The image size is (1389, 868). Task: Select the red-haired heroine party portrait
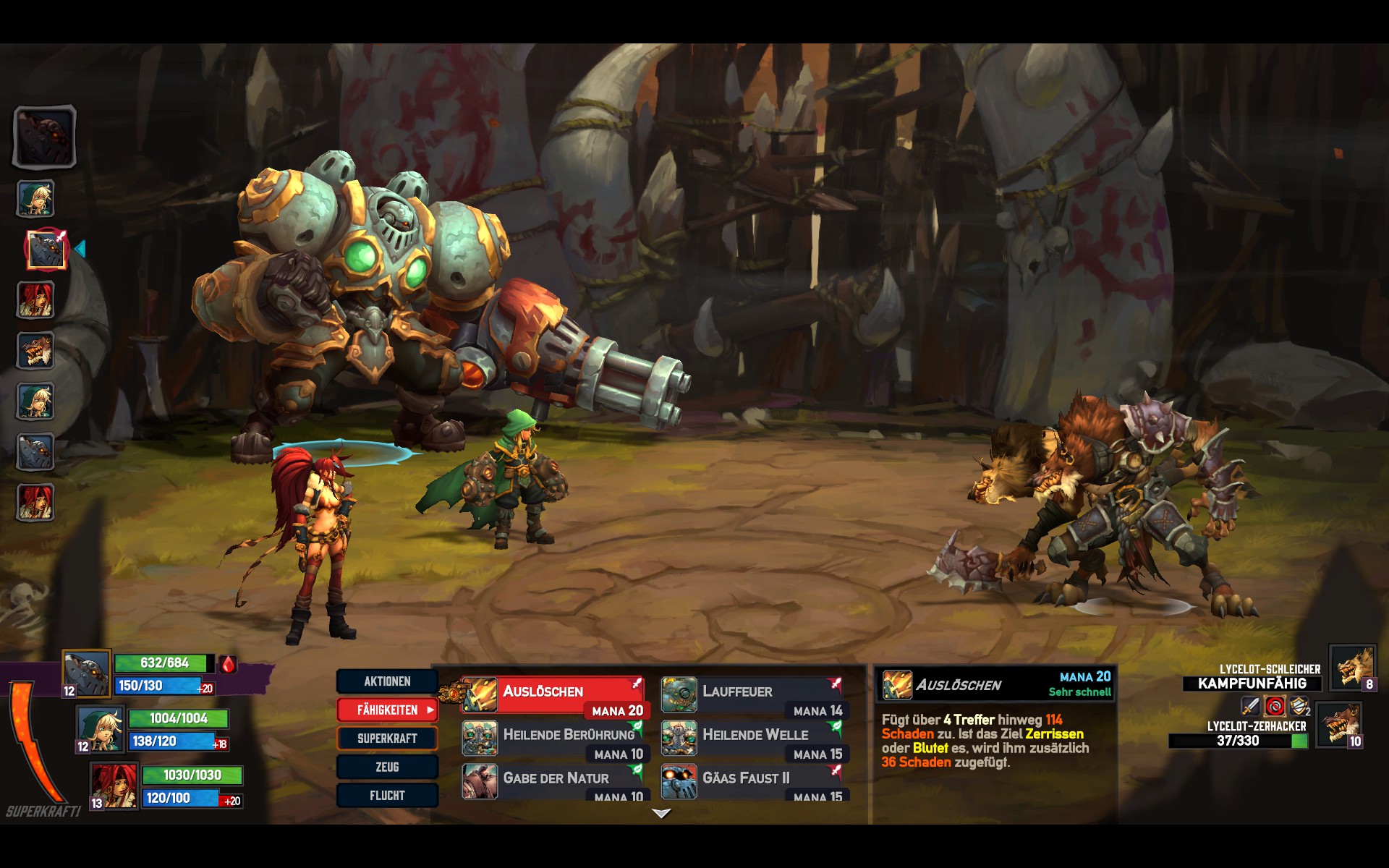(x=114, y=786)
